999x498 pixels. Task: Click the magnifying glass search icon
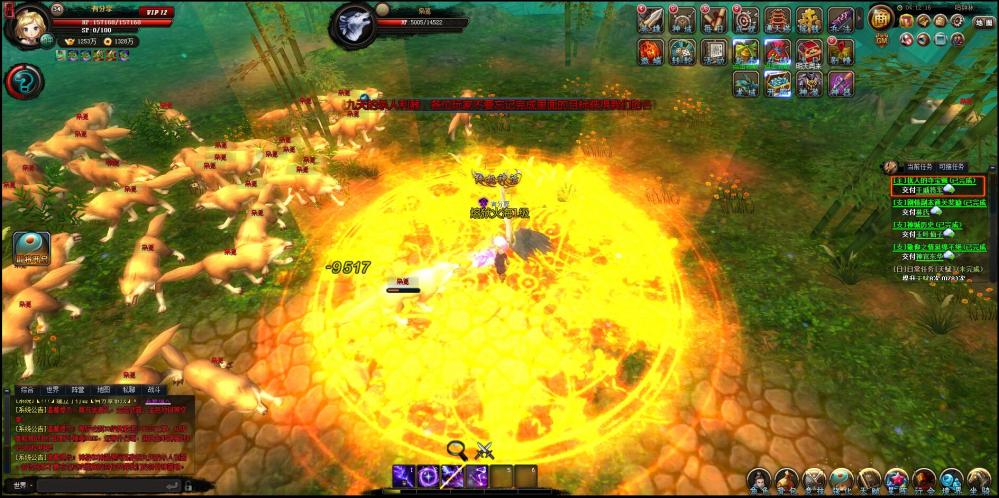458,449
